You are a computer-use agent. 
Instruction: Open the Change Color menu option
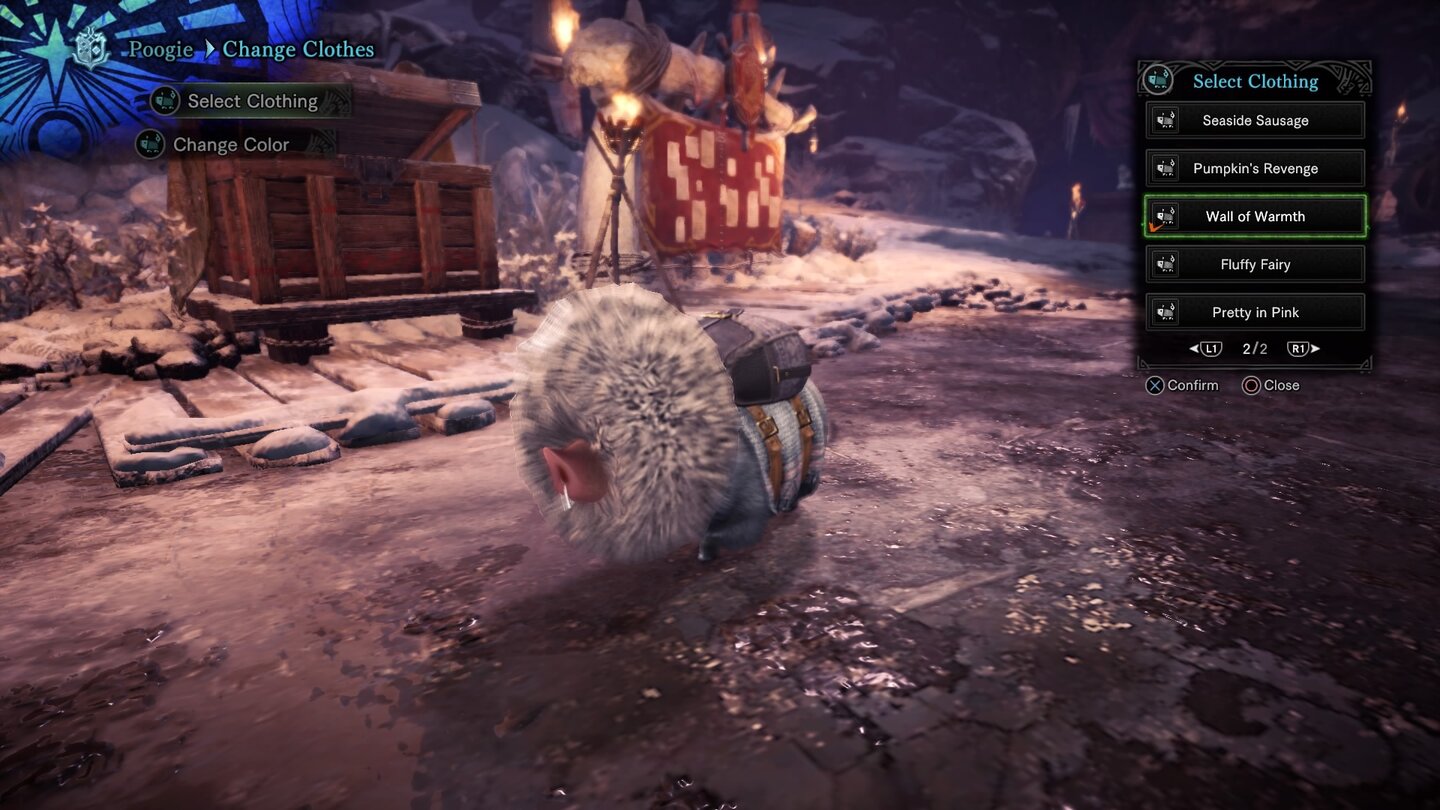(x=230, y=144)
